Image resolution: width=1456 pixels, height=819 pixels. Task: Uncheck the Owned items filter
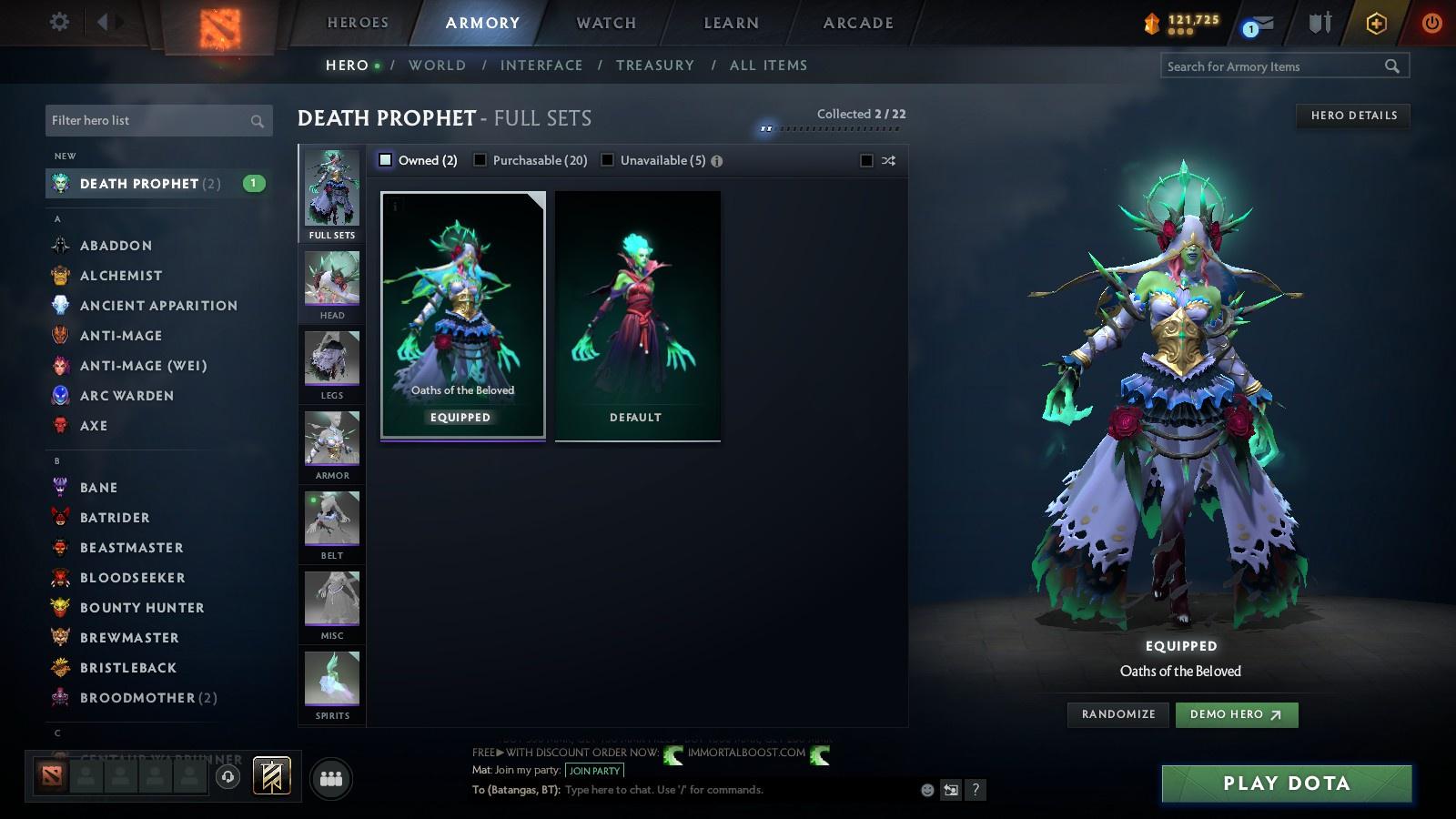click(387, 159)
